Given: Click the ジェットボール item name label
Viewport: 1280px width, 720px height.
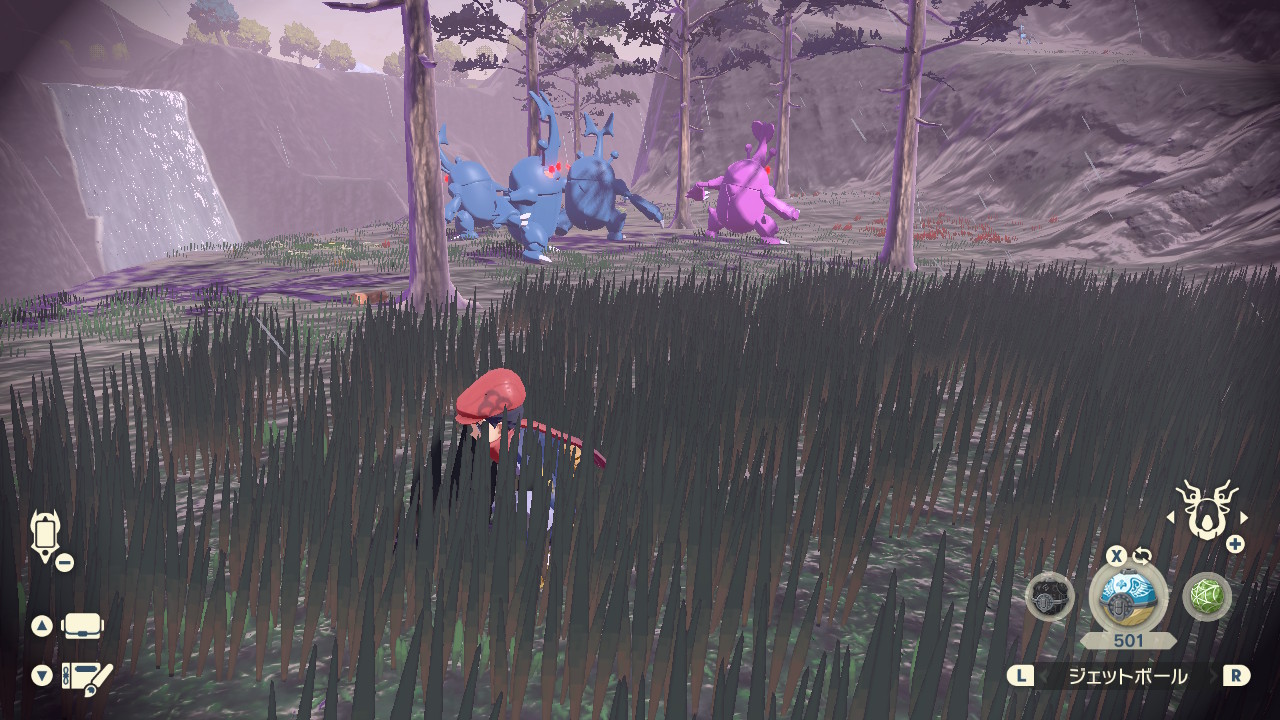Looking at the screenshot, I should (1130, 674).
